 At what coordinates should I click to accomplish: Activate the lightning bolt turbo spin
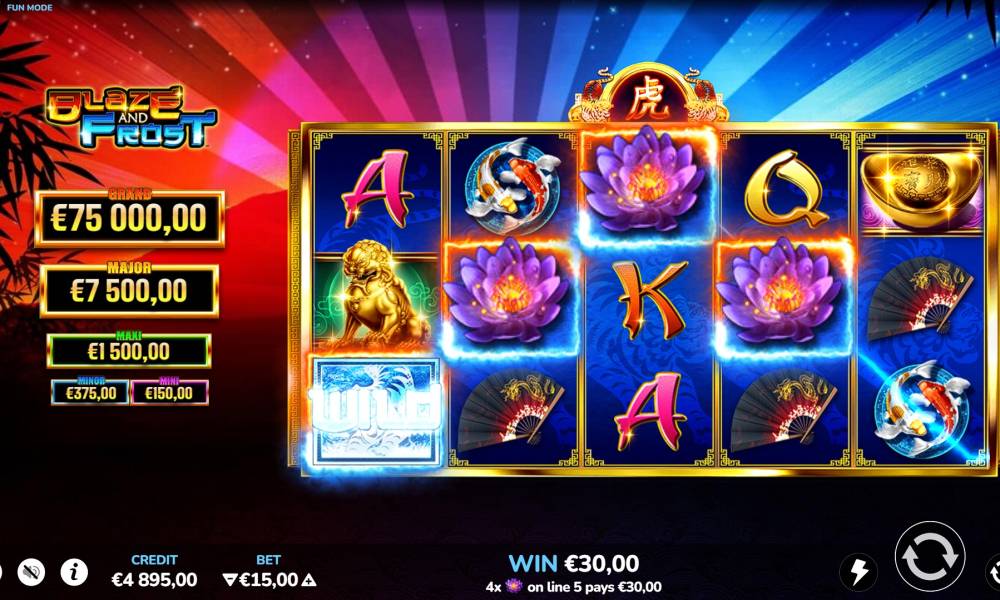click(857, 571)
